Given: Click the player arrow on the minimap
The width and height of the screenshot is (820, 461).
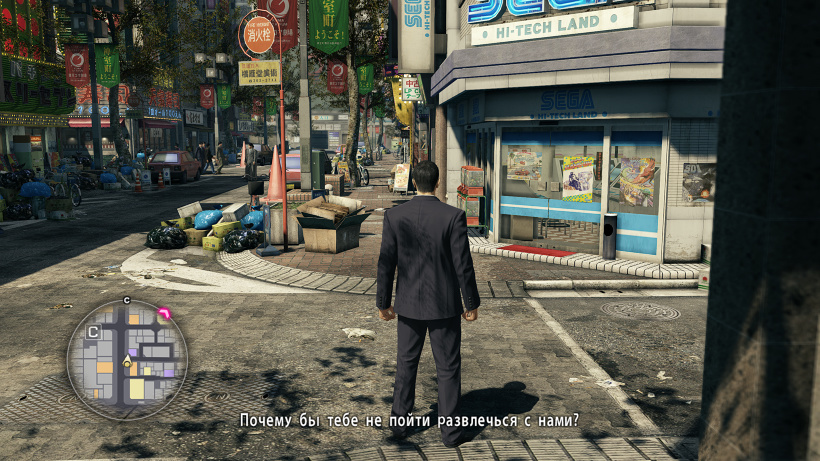Looking at the screenshot, I should (x=127, y=361).
